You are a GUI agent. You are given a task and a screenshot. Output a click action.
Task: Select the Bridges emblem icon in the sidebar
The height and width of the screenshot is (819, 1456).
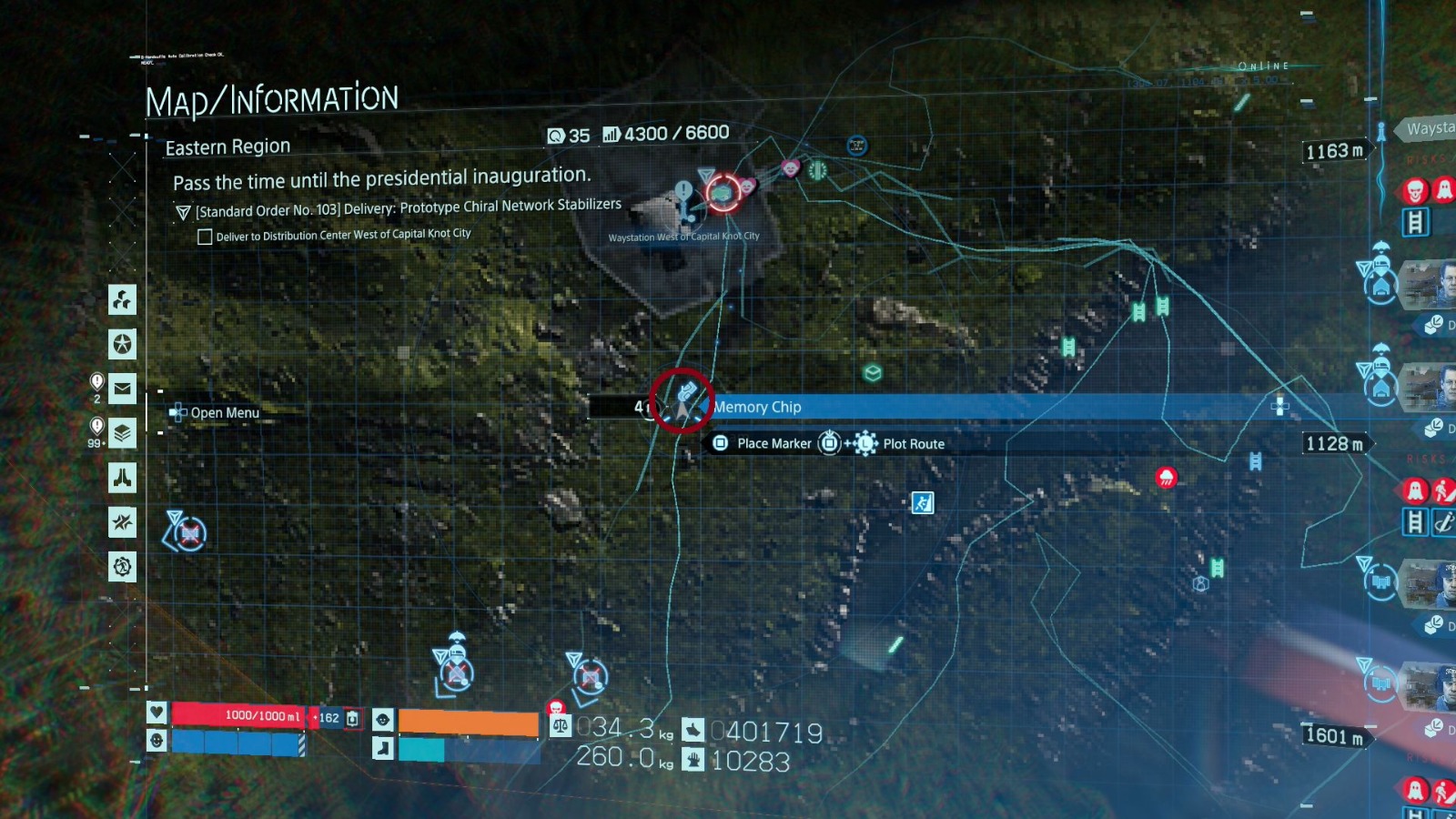122,478
